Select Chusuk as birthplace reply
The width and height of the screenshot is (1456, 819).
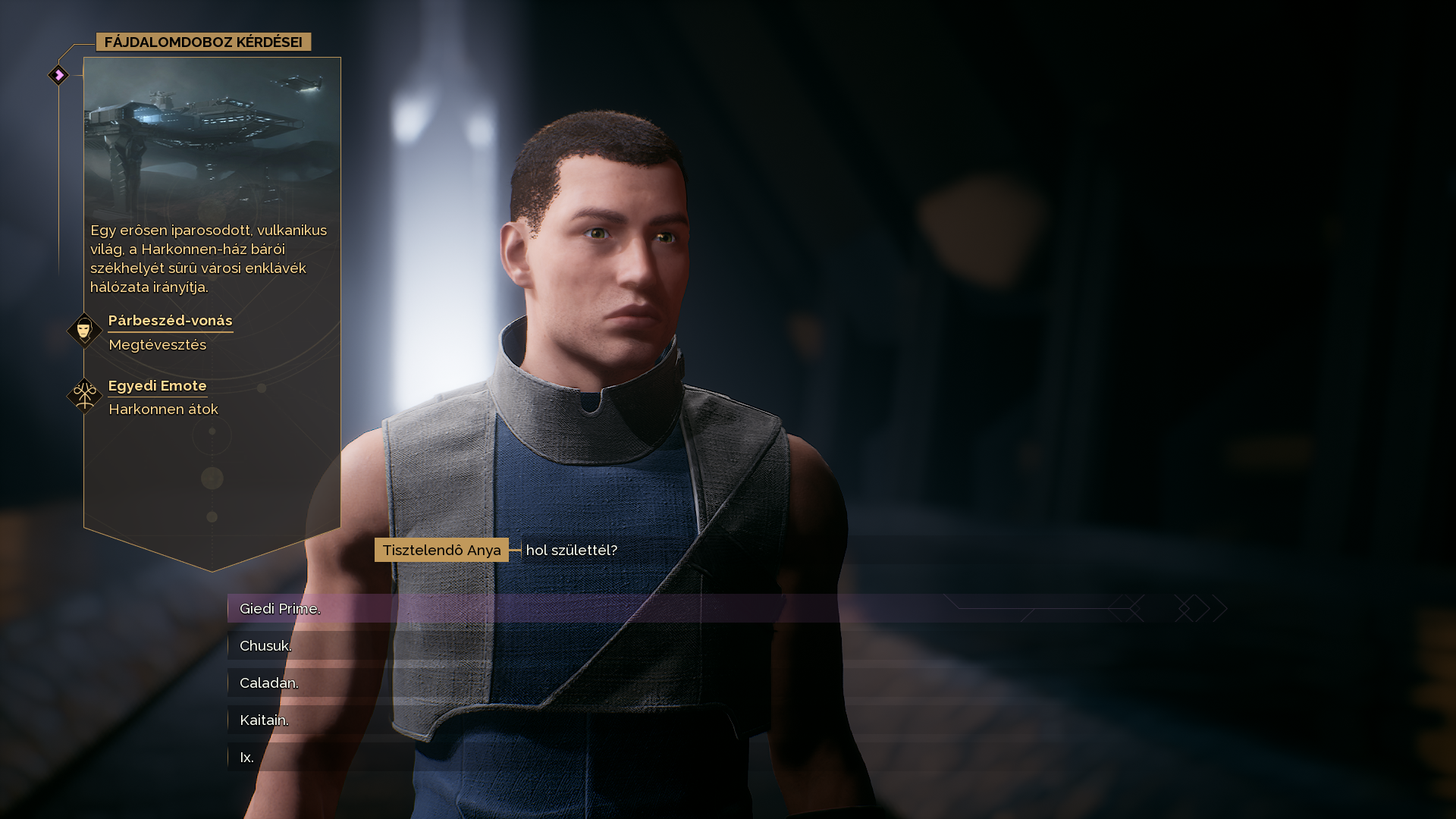(265, 646)
